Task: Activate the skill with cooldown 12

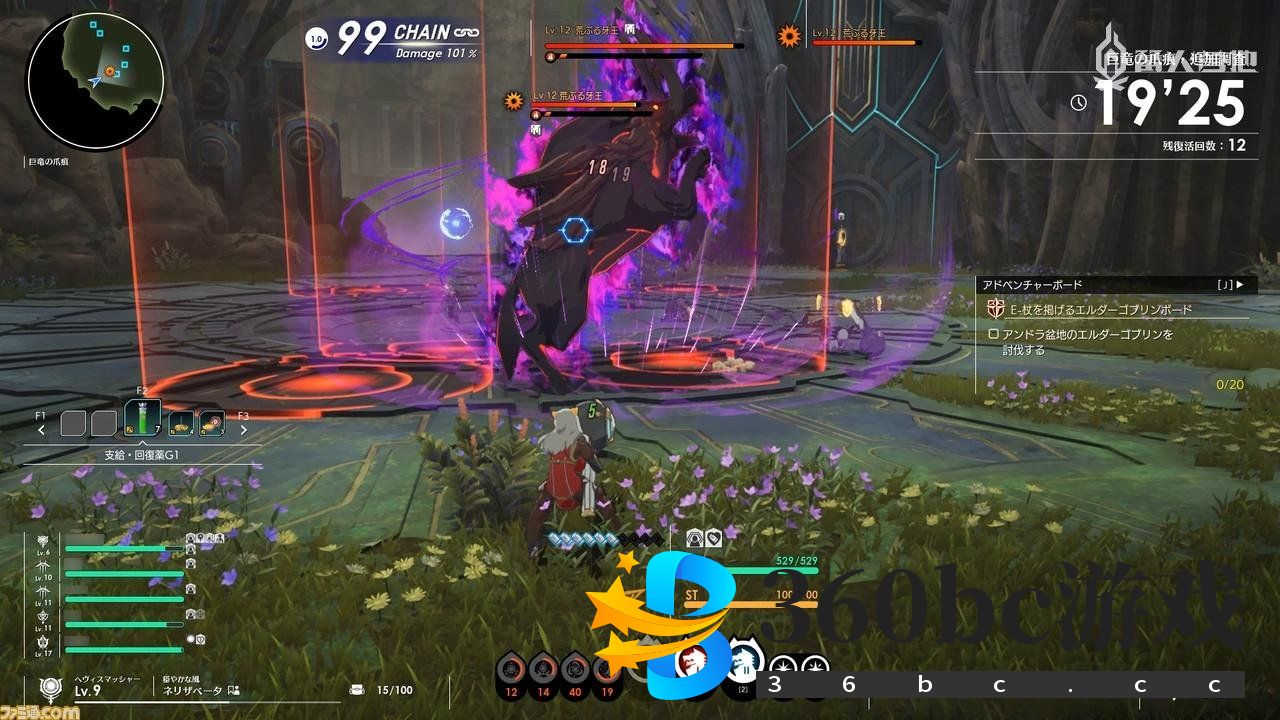Action: click(x=511, y=670)
